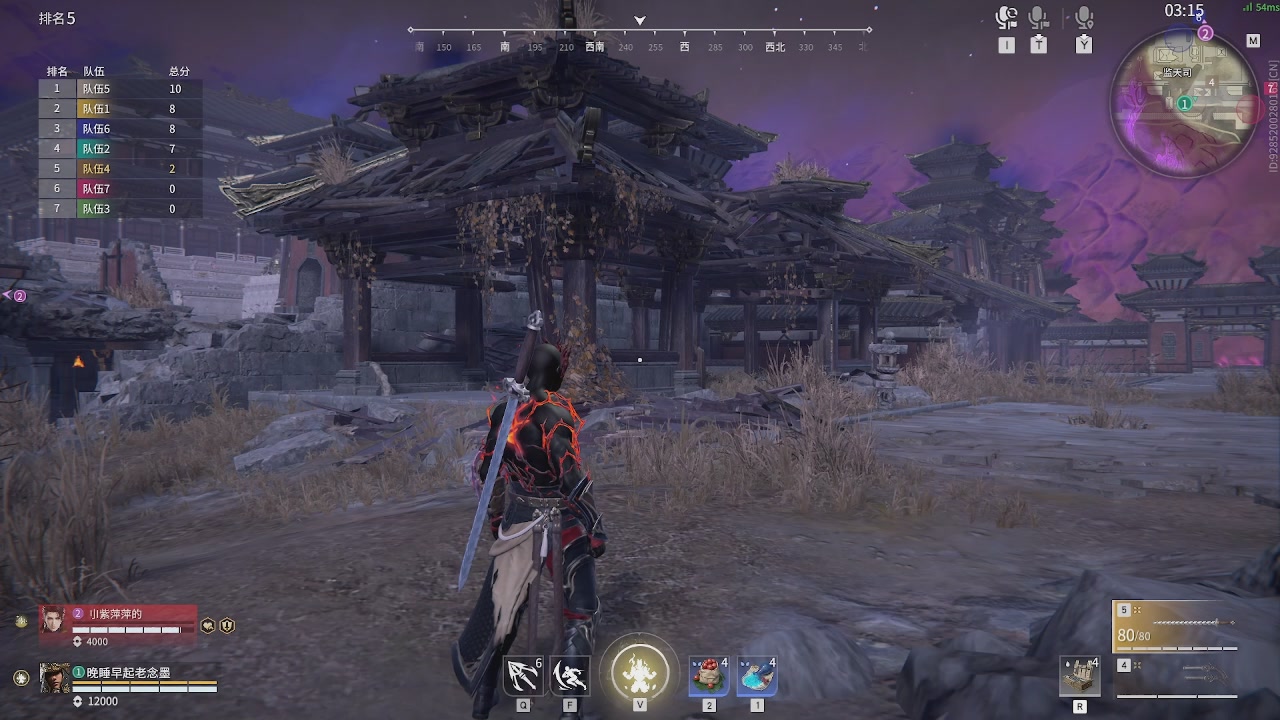This screenshot has width=1280, height=720.
Task: Open the circular minimap
Action: click(x=1183, y=98)
